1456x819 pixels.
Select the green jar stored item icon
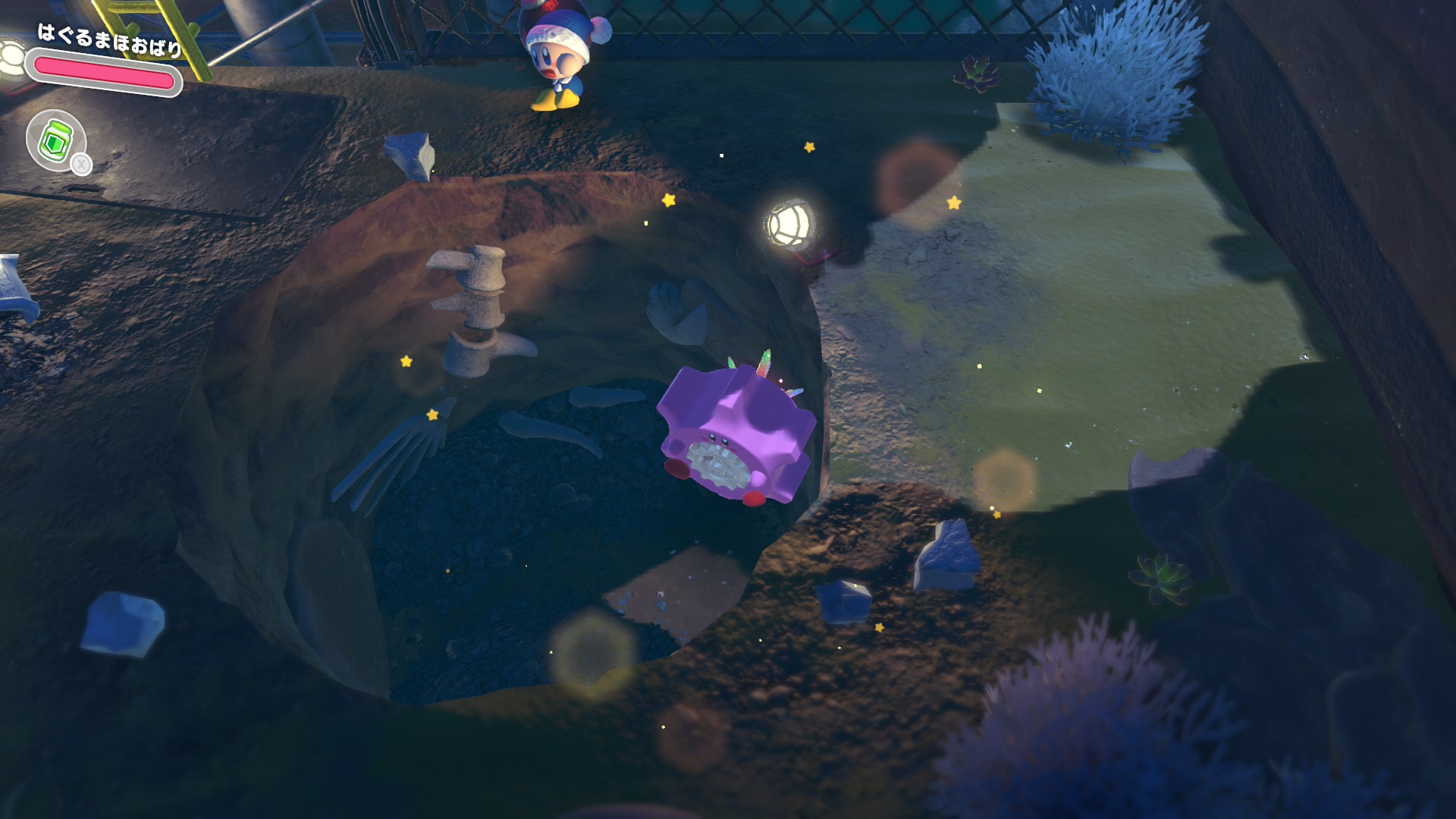[55, 140]
